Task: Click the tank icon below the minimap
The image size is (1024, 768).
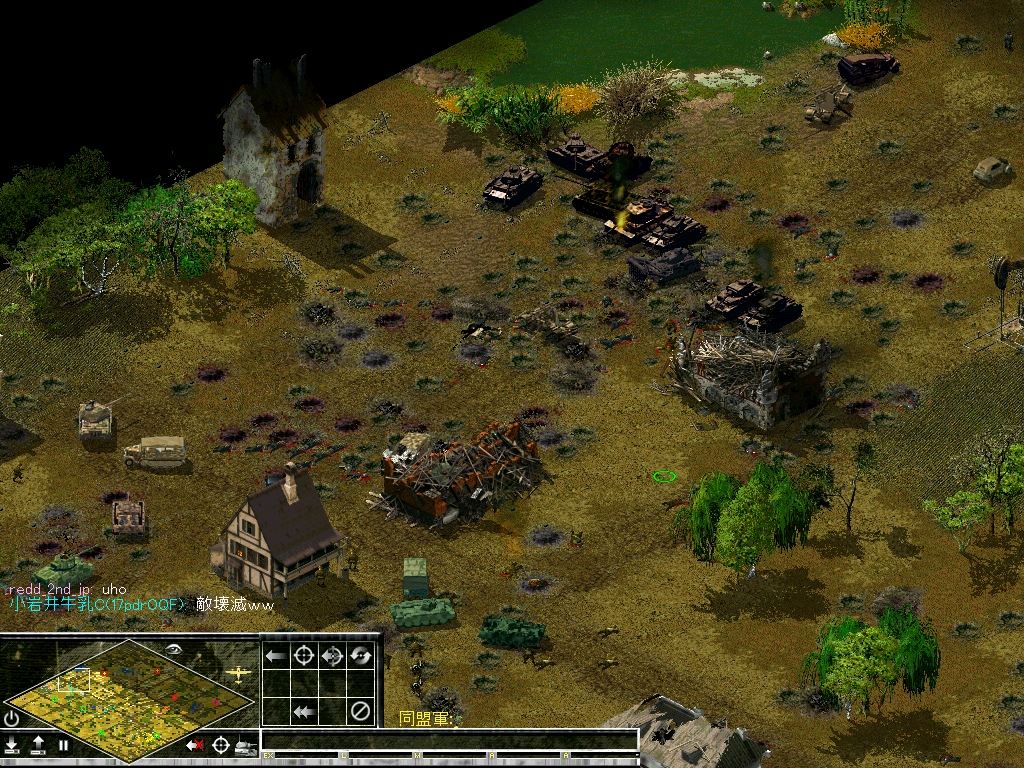Action: [245, 745]
